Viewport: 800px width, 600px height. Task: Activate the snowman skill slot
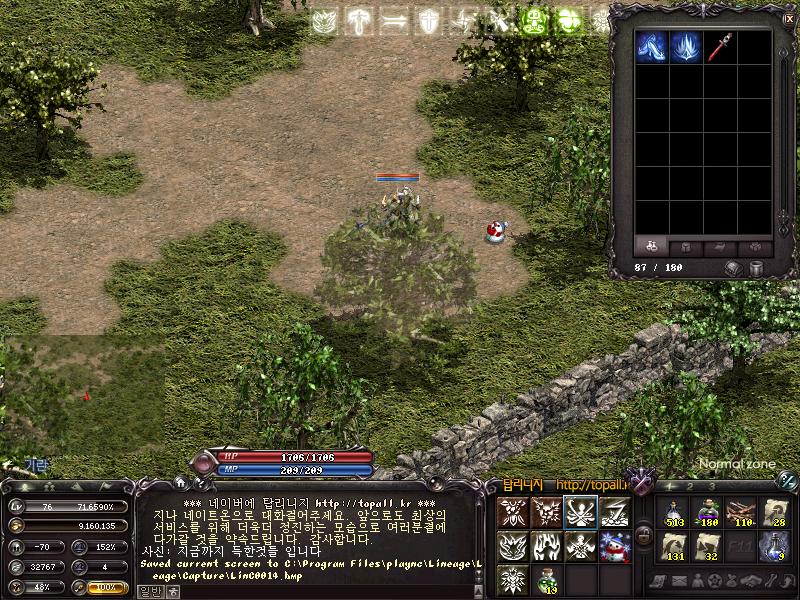(x=615, y=546)
